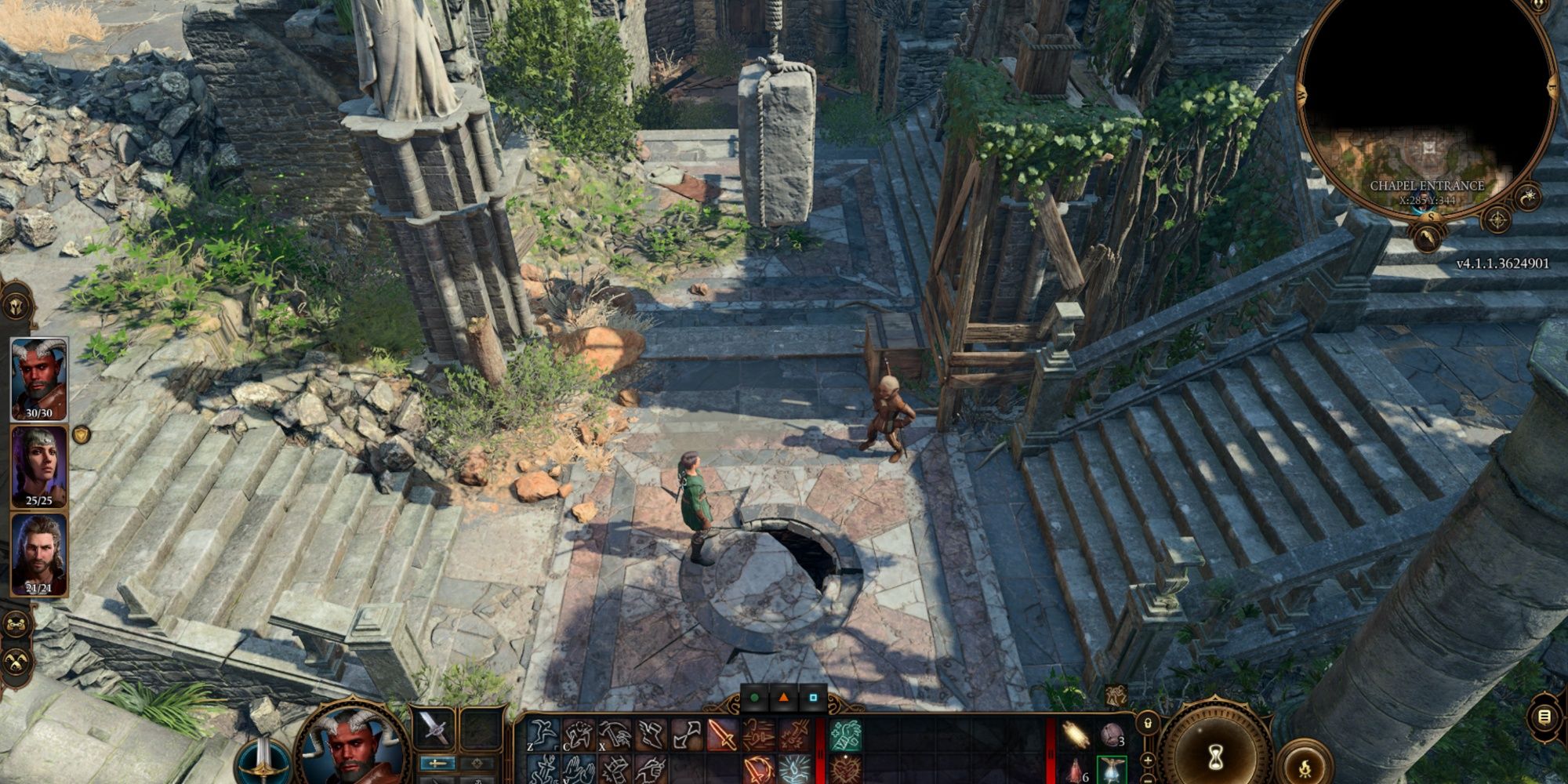Select the orange triangle bonus action filter
This screenshot has height=784, width=1568.
(x=783, y=697)
